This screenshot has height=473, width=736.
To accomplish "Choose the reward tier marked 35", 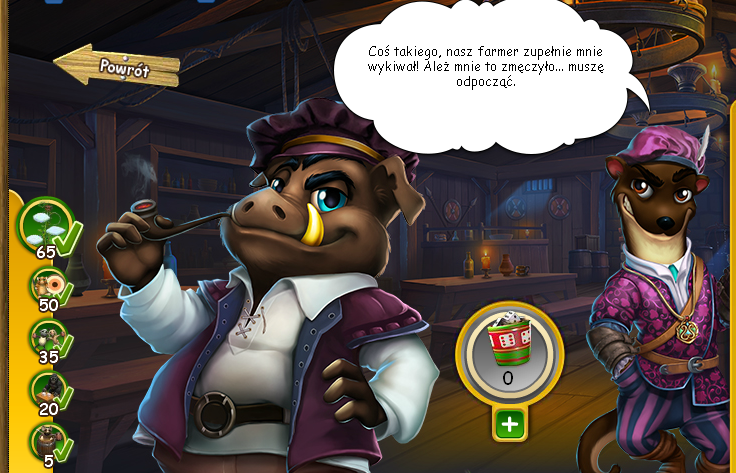I will tap(47, 337).
